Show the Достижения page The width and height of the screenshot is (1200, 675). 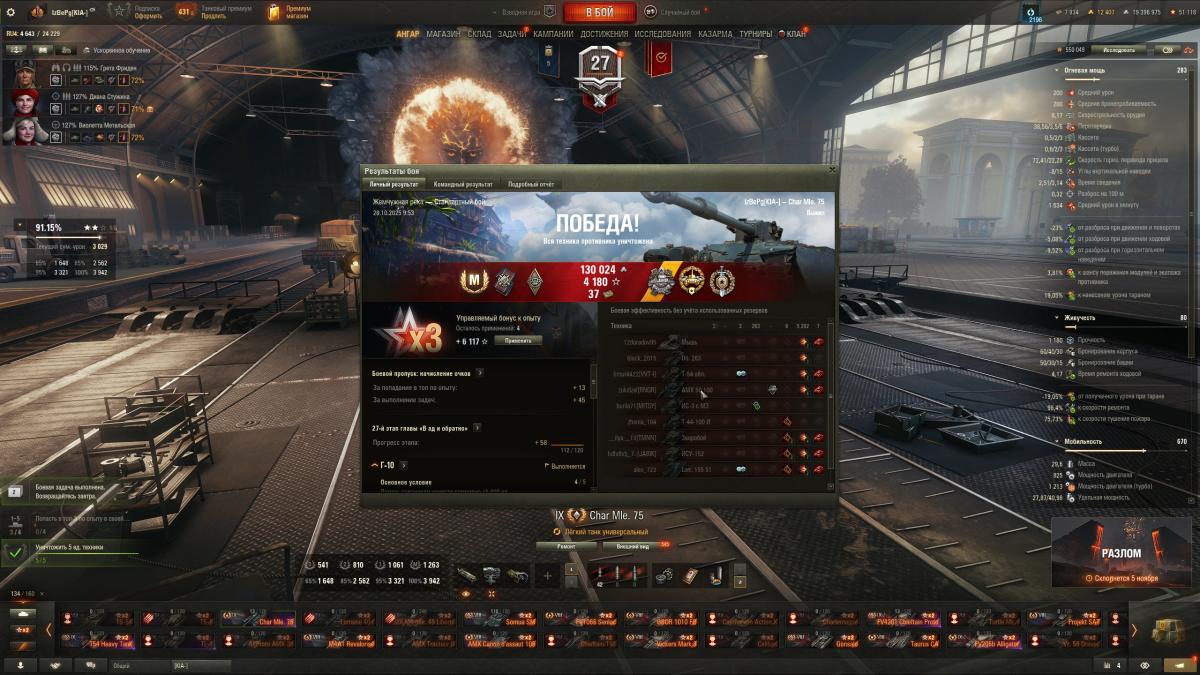tap(604, 33)
